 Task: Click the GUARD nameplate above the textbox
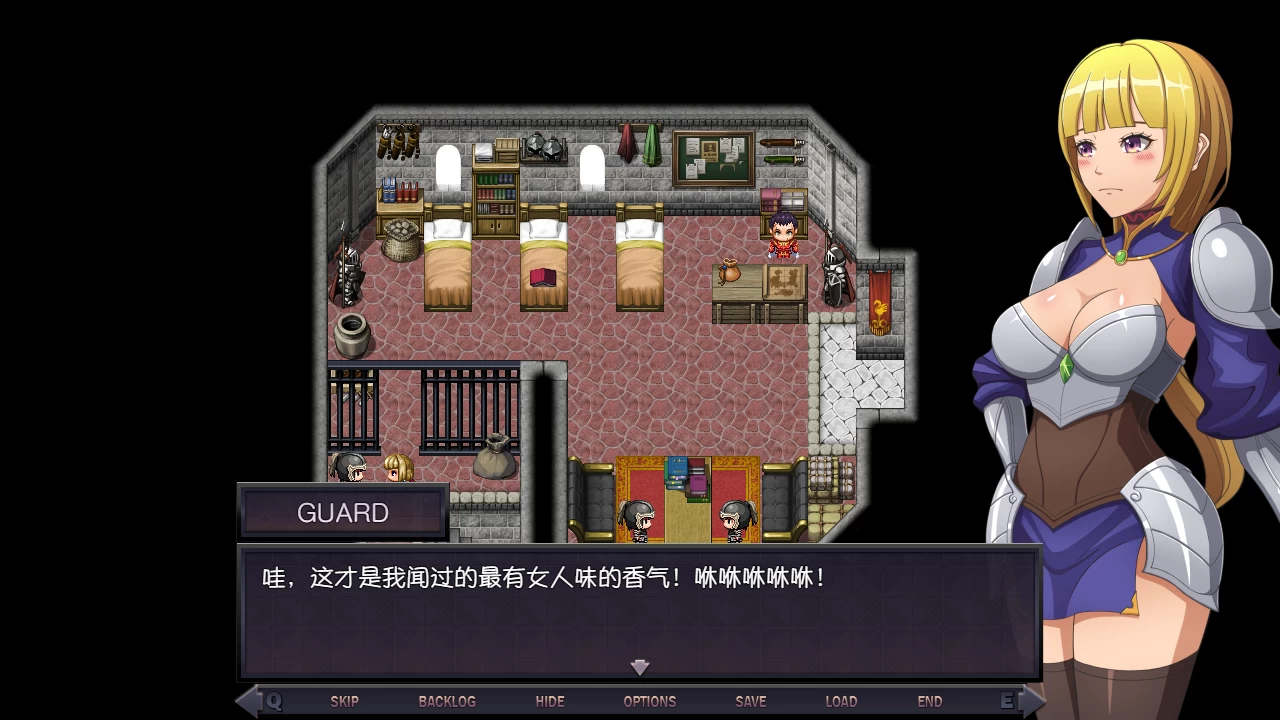click(343, 512)
